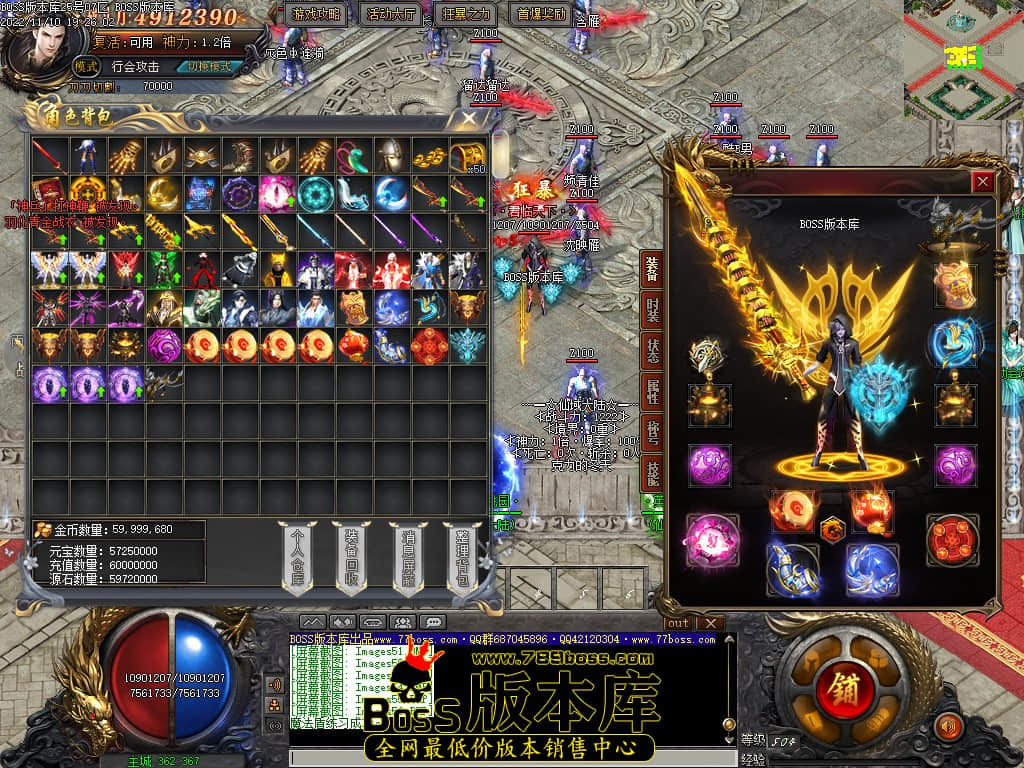Viewport: 1024px width, 768px height.
Task: Switch to the 时装 costume tab
Action: (x=652, y=311)
